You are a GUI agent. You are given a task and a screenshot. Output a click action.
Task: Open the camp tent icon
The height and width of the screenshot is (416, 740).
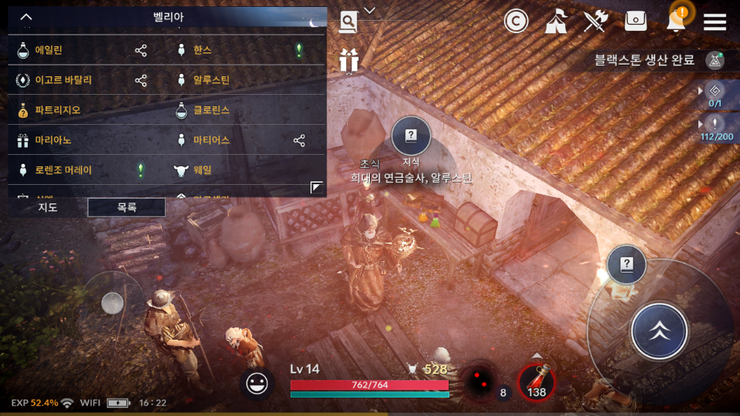(x=556, y=21)
